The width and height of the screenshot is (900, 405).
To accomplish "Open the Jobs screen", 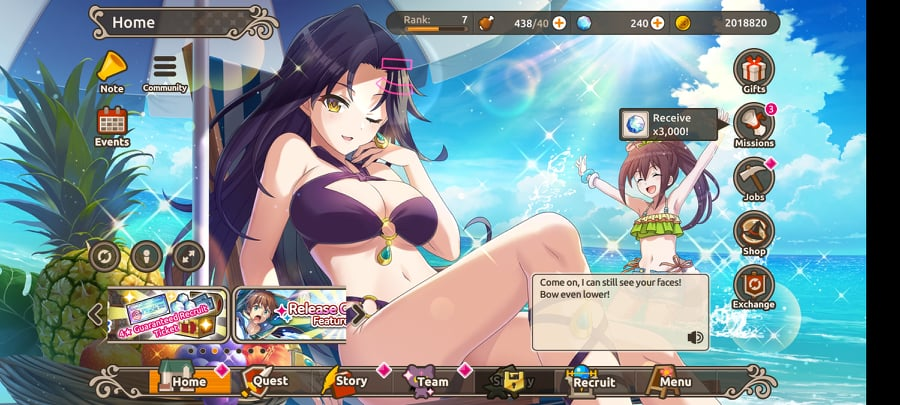I will coord(754,178).
